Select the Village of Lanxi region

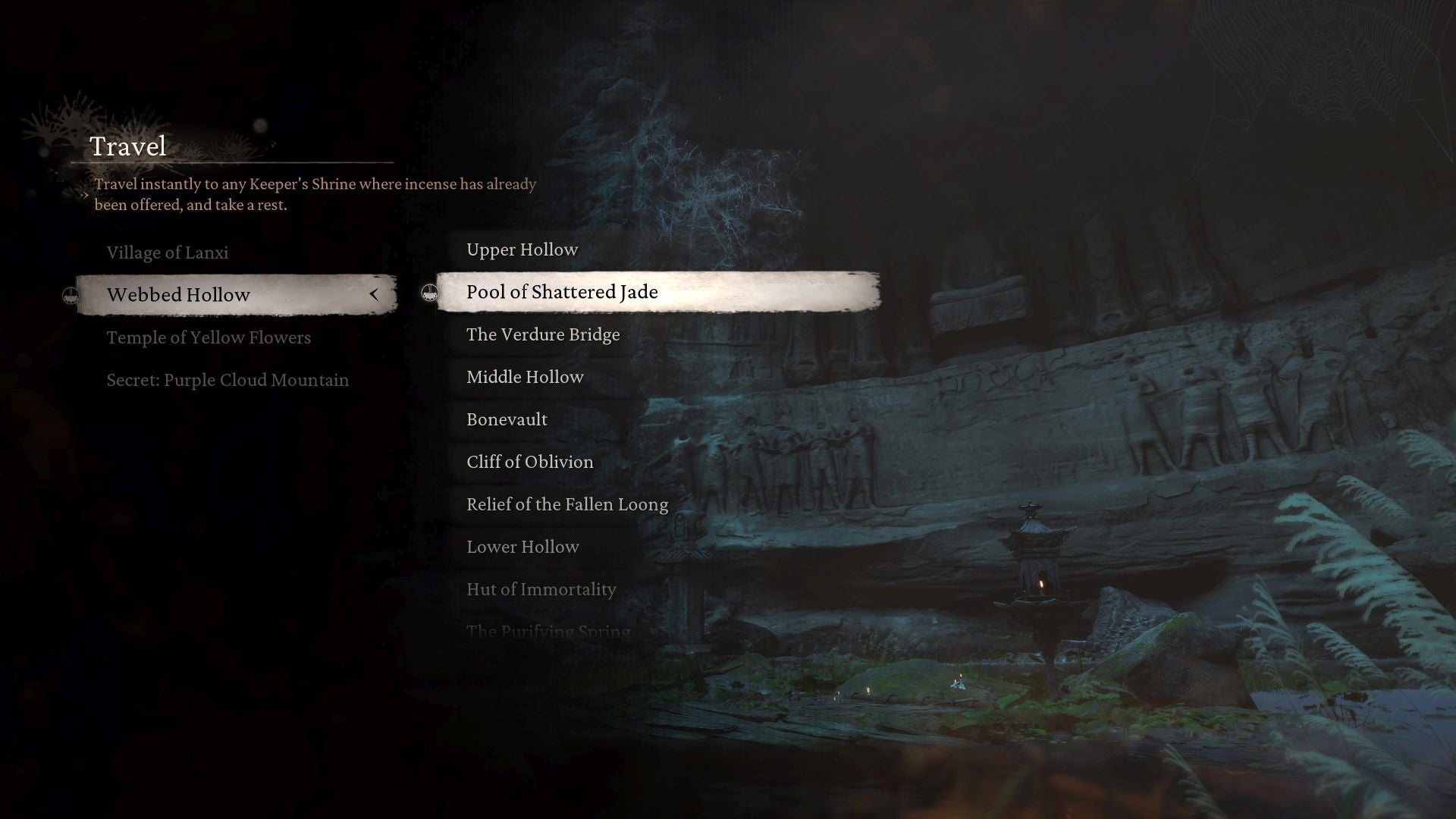[168, 253]
